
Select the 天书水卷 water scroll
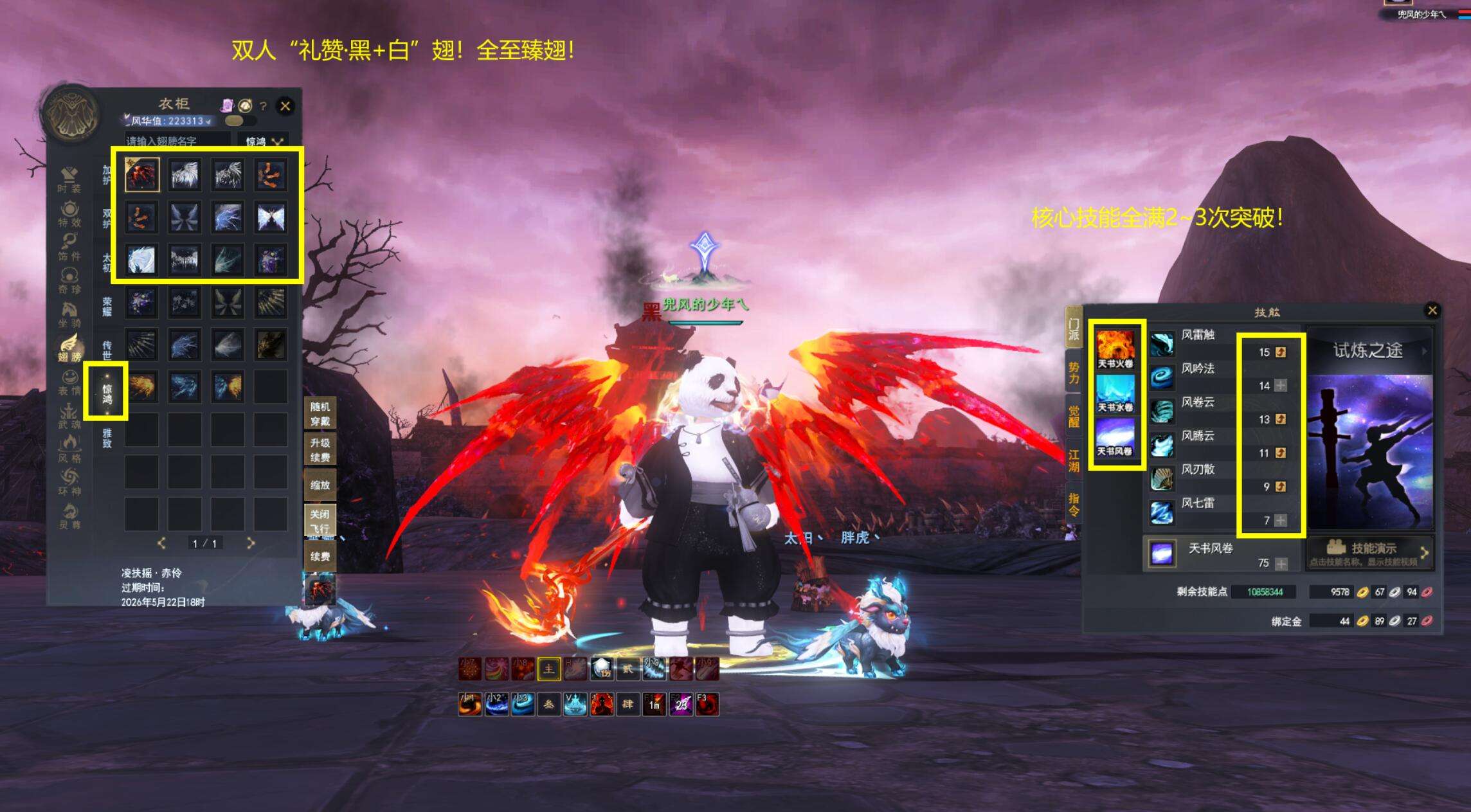[x=1115, y=393]
